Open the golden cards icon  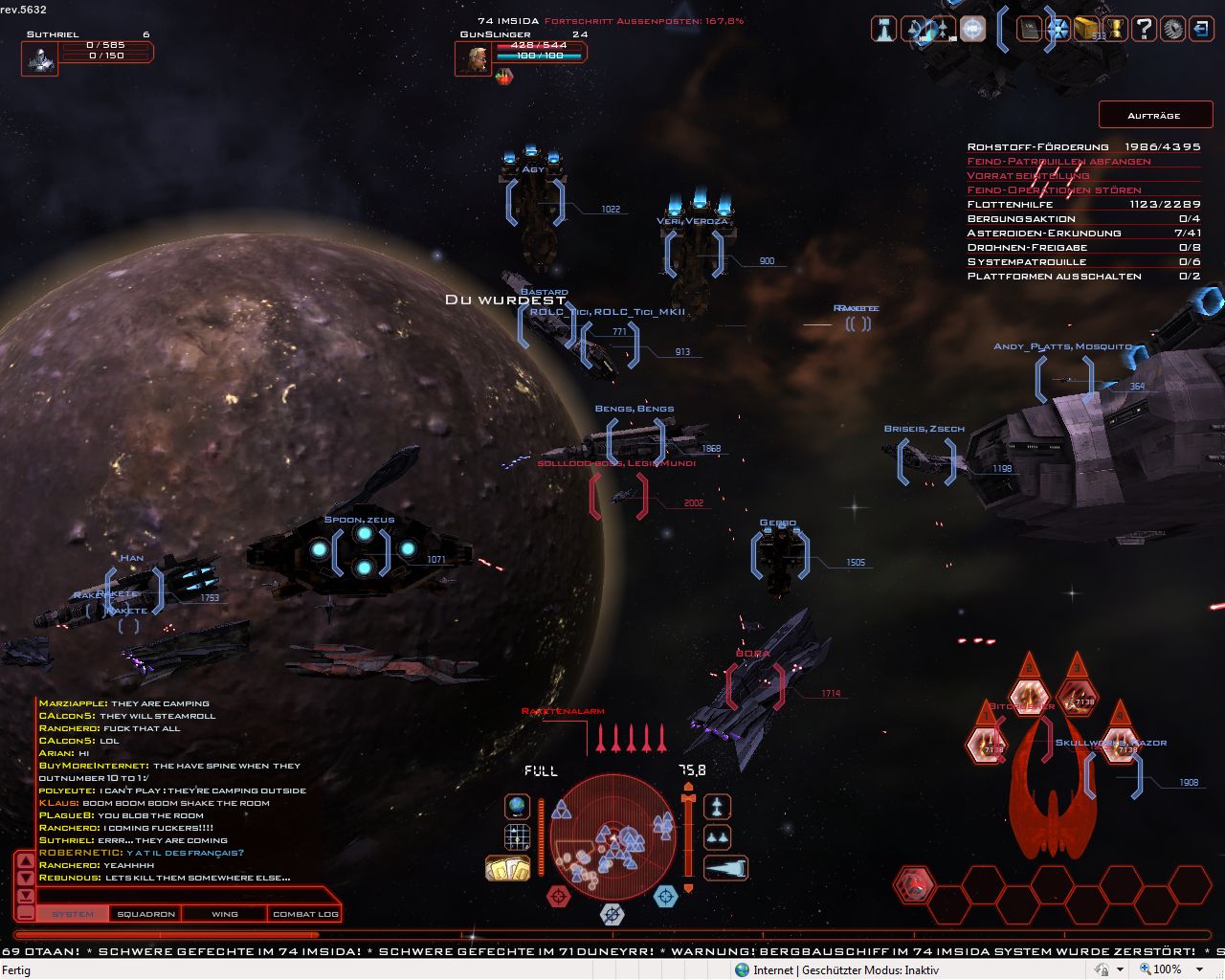pyautogui.click(x=507, y=868)
